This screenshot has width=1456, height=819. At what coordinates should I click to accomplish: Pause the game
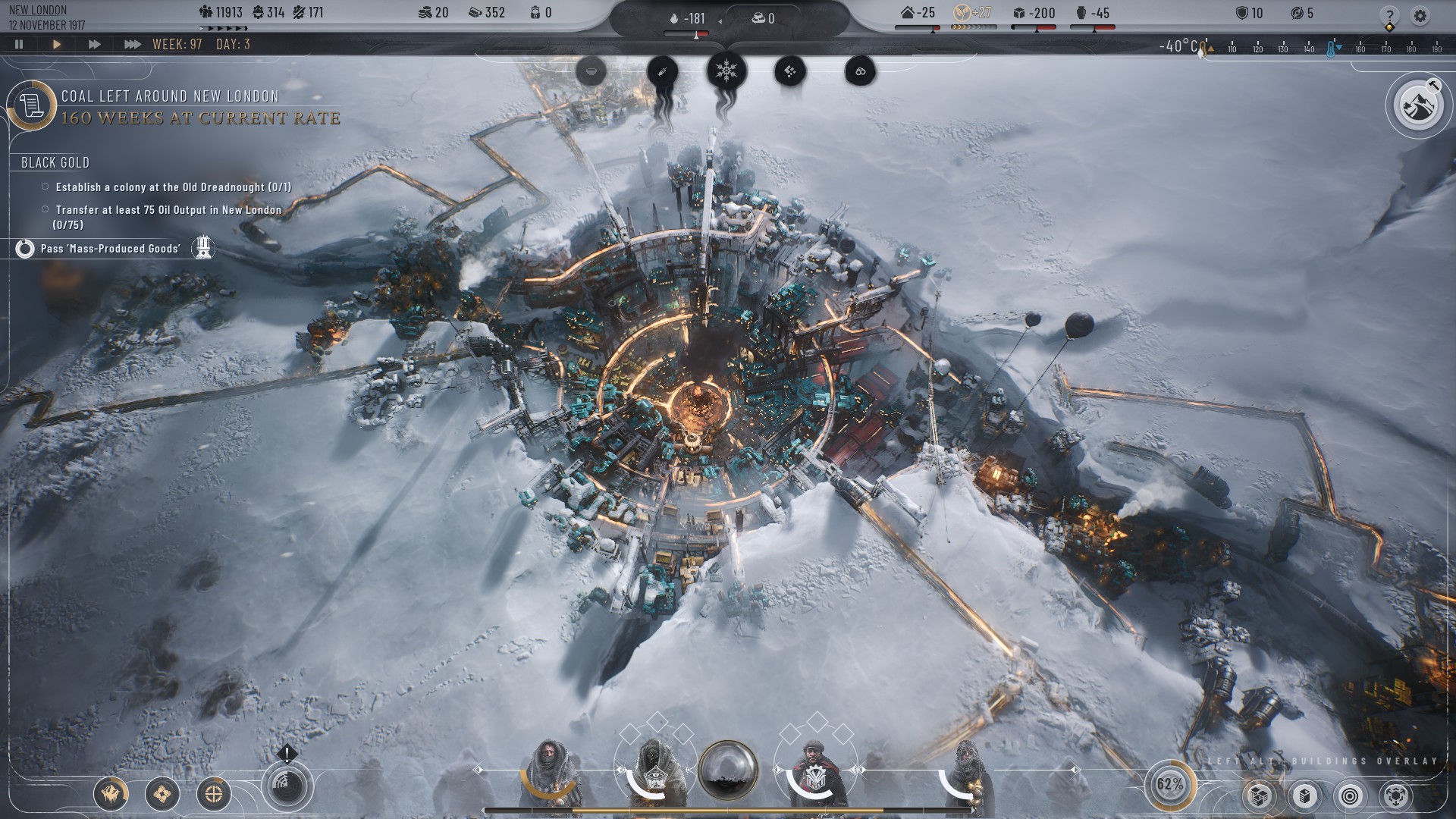(x=19, y=44)
